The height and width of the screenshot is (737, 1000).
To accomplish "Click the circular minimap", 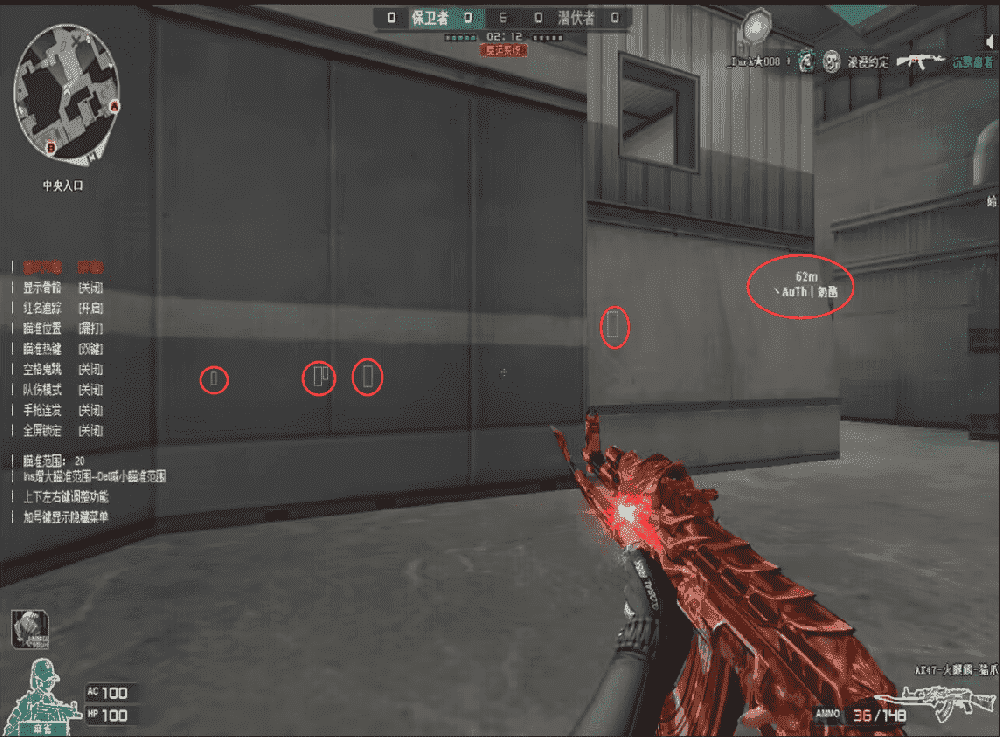I will [x=67, y=95].
